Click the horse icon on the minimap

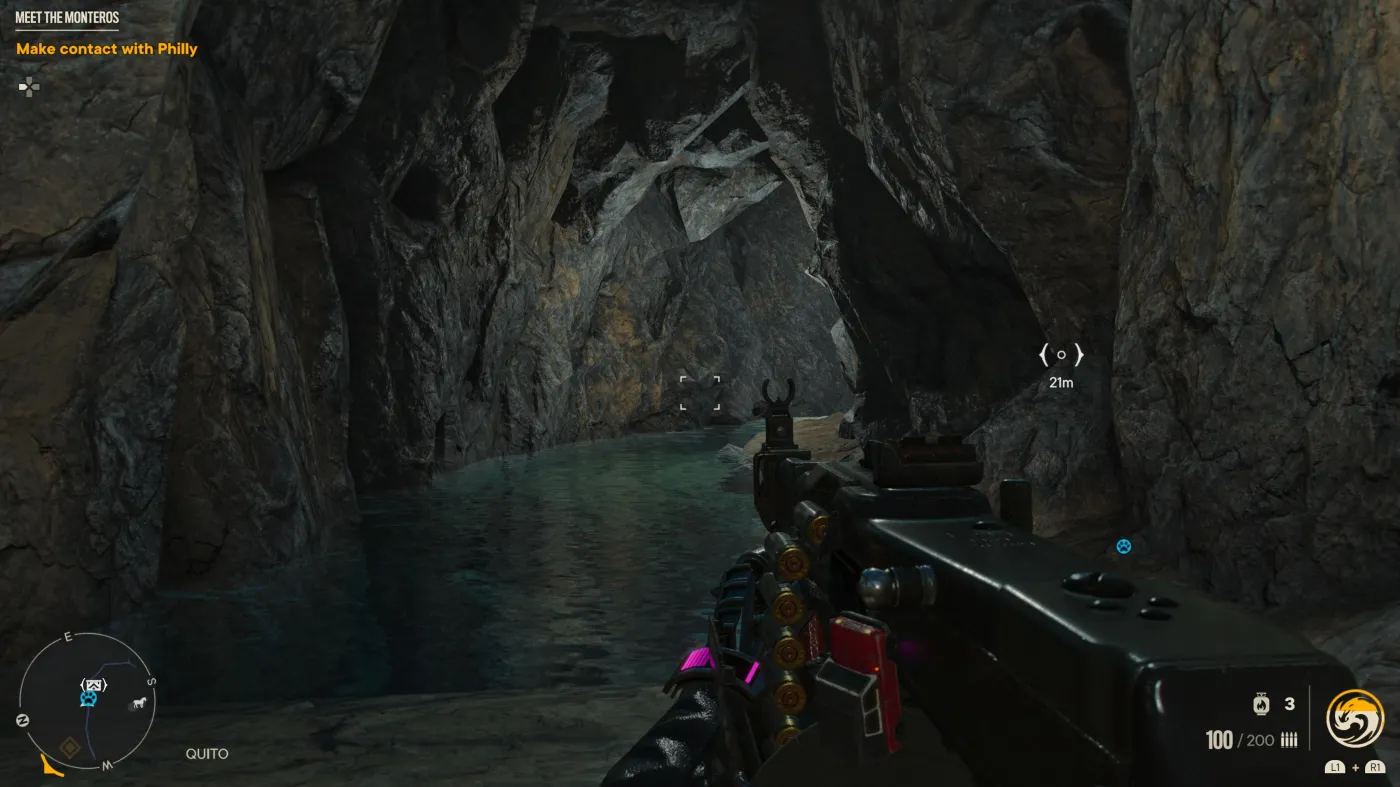click(x=137, y=703)
